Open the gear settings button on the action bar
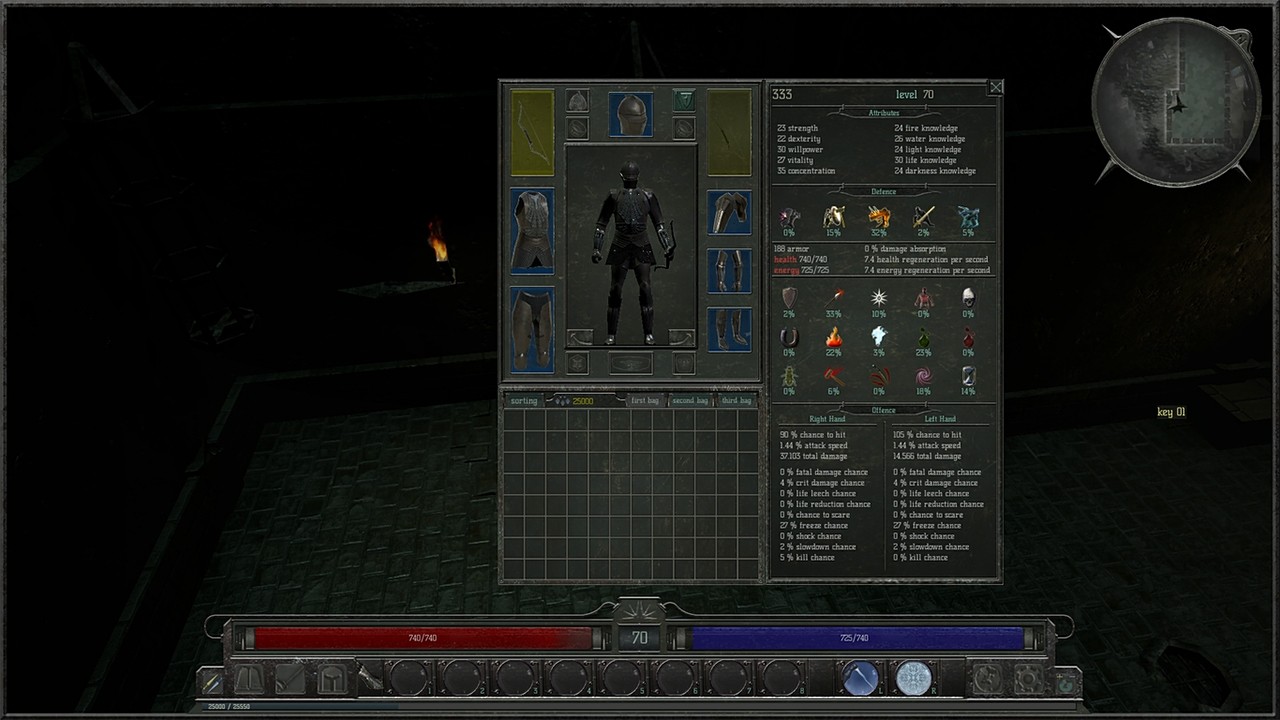 click(1028, 679)
